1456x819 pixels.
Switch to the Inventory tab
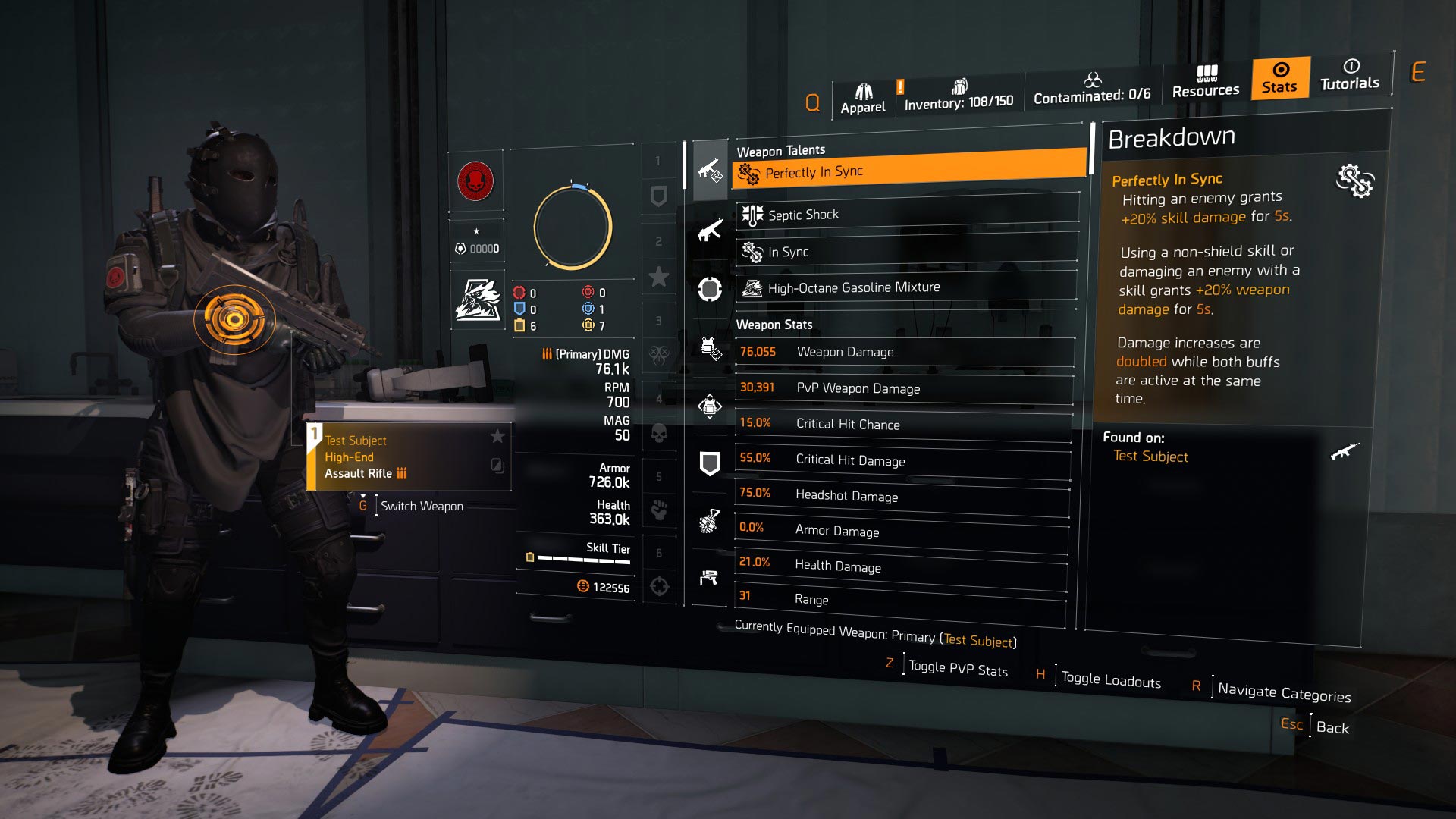[x=961, y=93]
